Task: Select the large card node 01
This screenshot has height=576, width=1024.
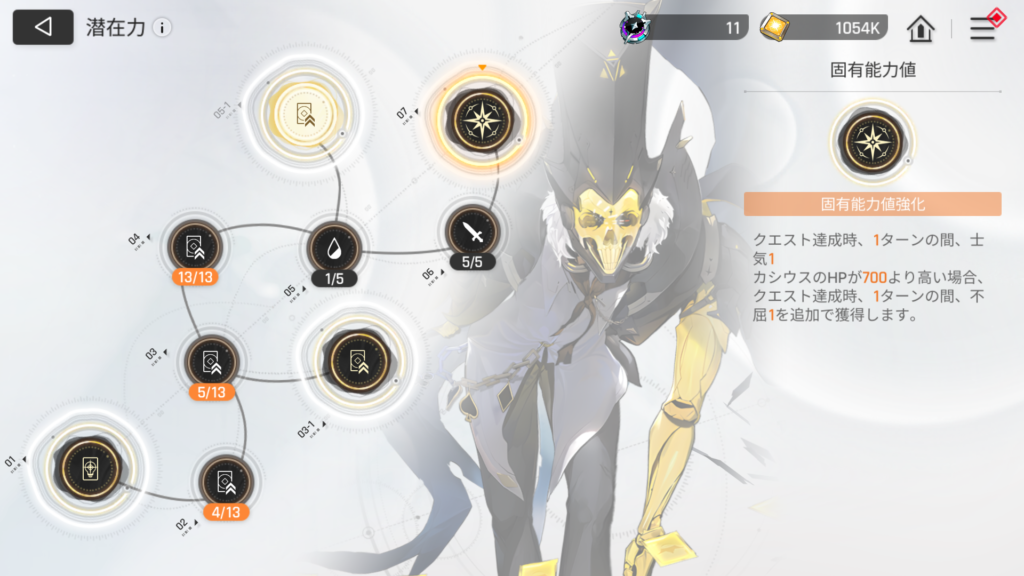Action: (x=89, y=466)
